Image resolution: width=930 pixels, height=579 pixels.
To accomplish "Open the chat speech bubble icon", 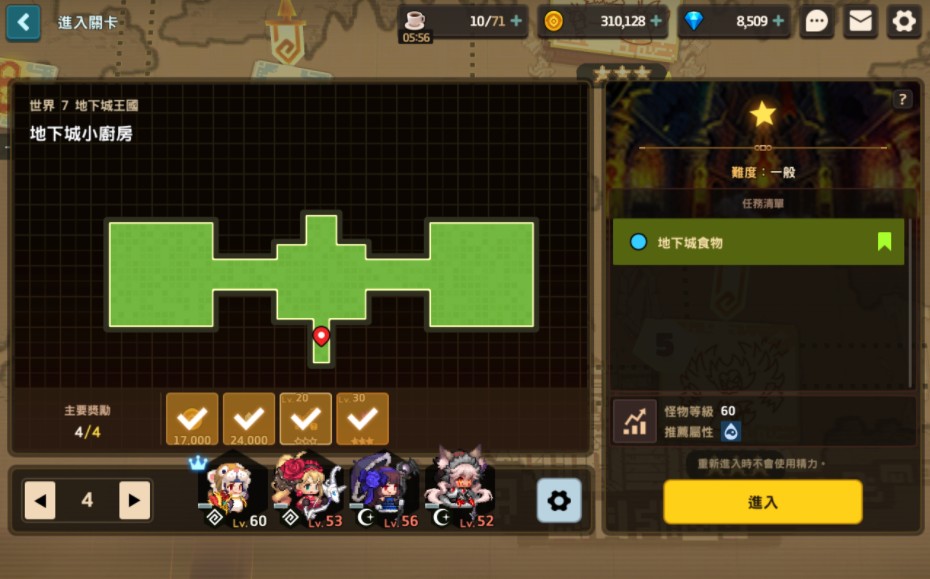I will tap(817, 21).
